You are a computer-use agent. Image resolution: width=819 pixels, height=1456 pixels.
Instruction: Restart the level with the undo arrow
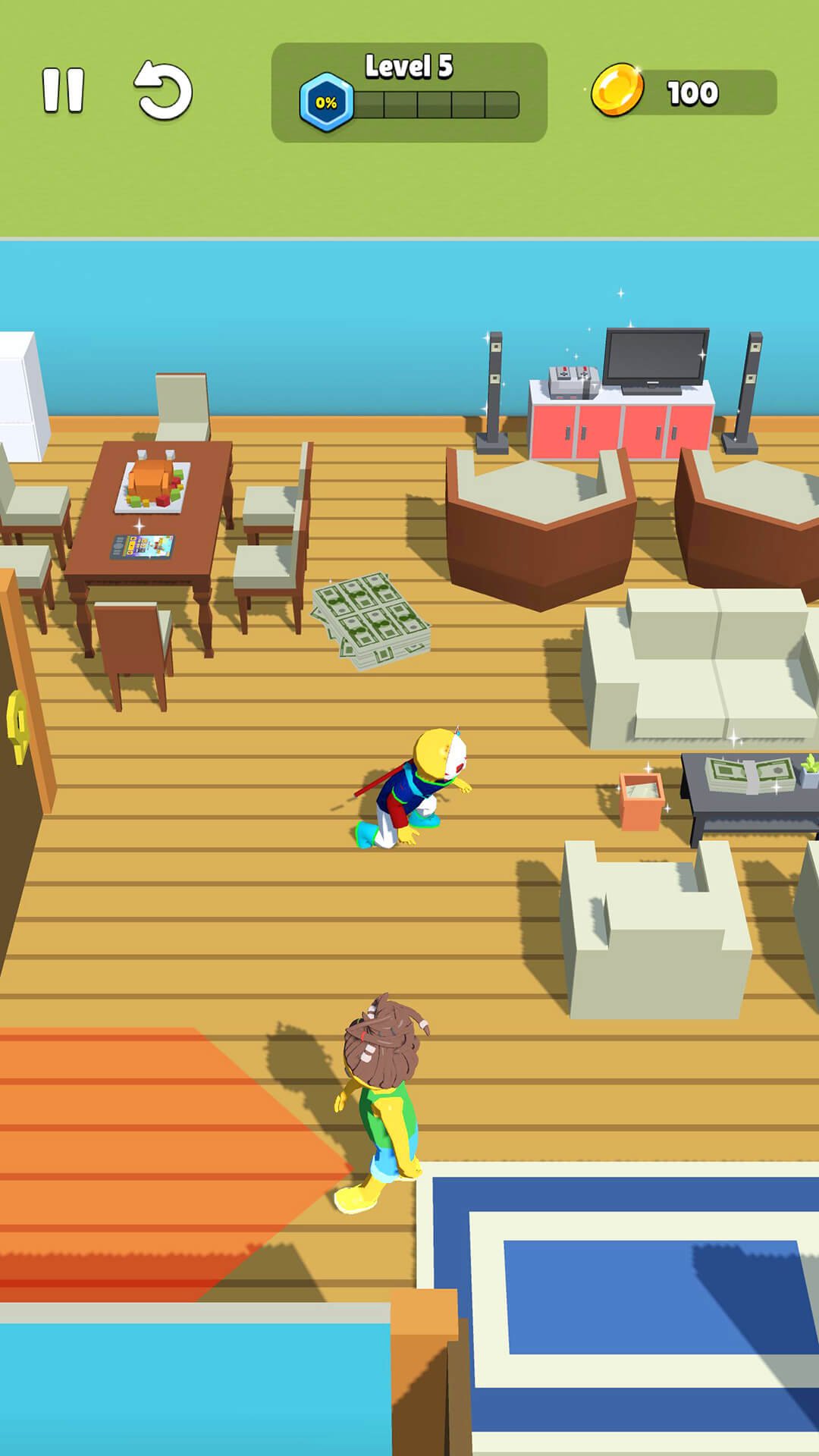click(x=163, y=91)
